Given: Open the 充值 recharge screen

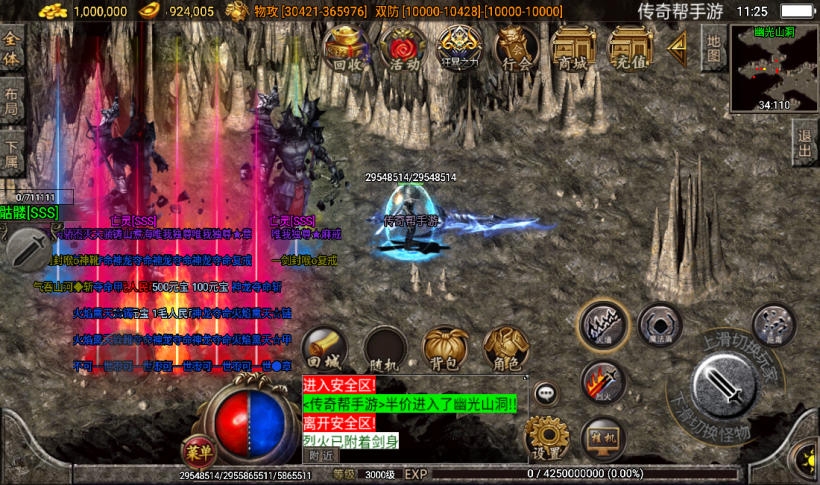Looking at the screenshot, I should pyautogui.click(x=630, y=47).
